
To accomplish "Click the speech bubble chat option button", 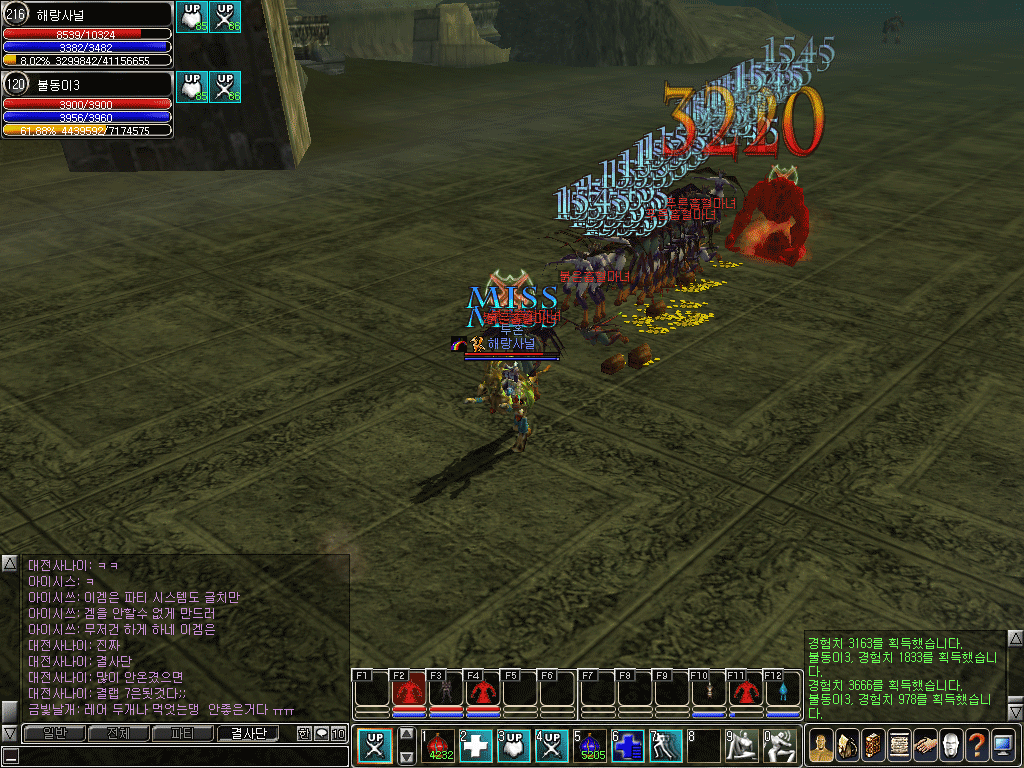I will [x=322, y=734].
